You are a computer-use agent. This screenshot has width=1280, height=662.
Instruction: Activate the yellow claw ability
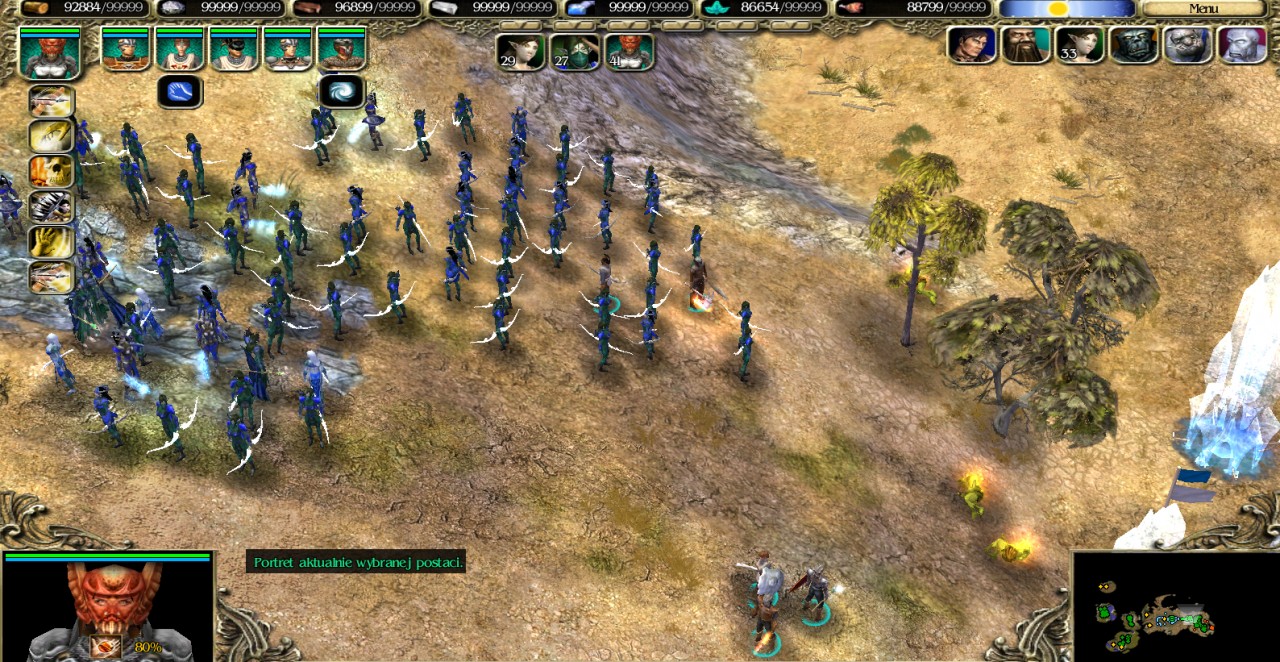50,136
